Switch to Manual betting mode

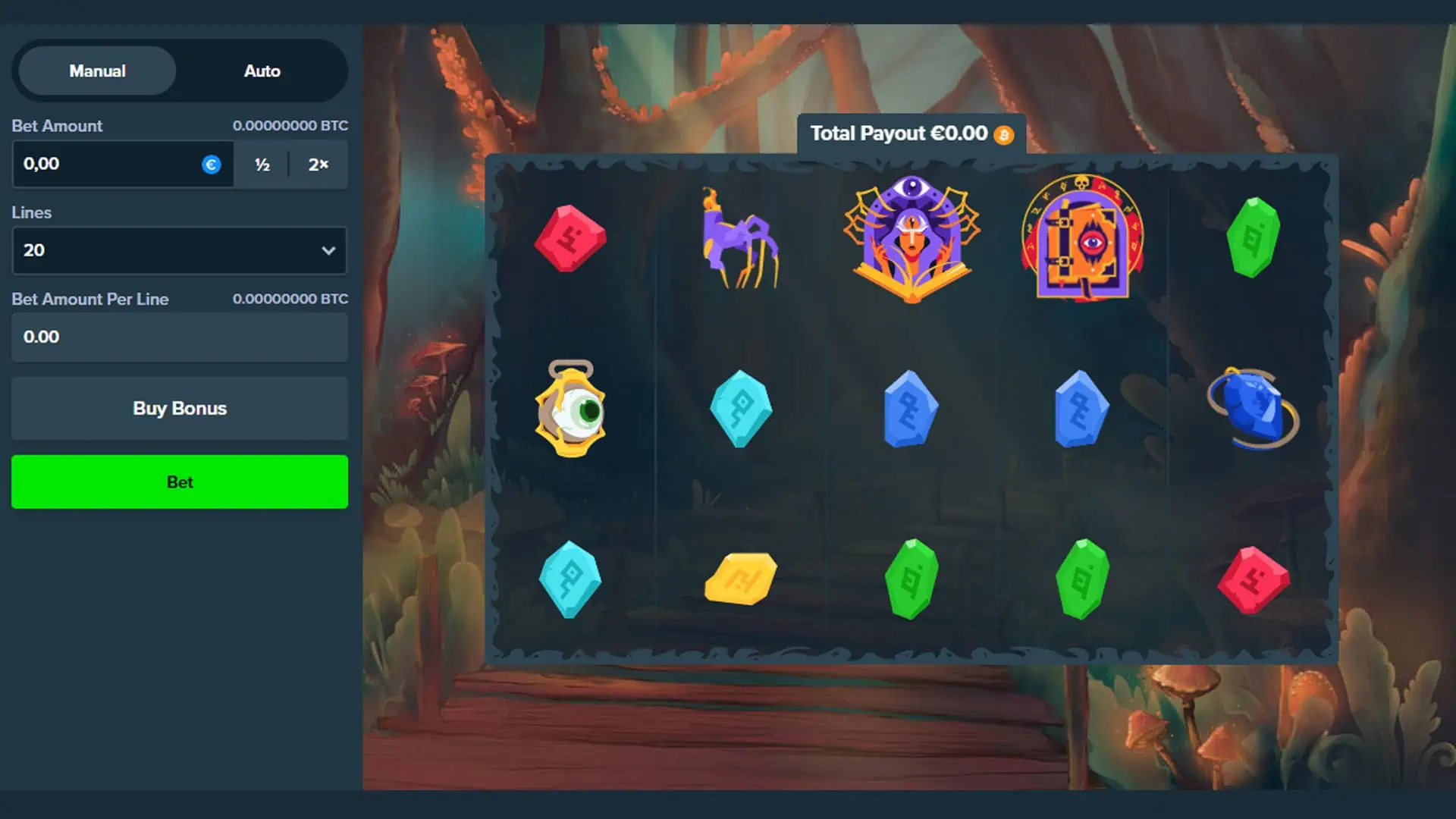pos(97,71)
